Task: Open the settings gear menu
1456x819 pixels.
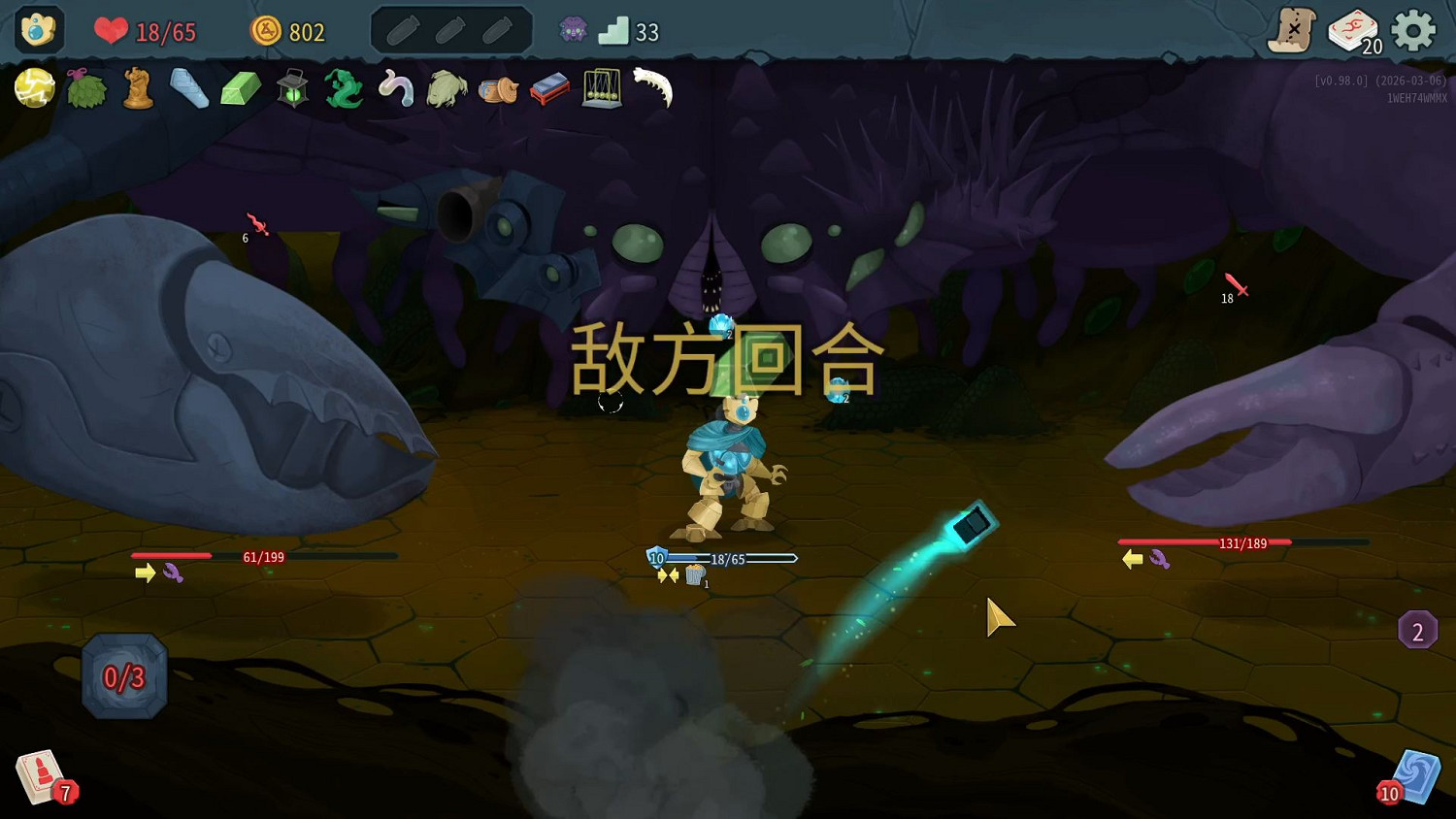Action: click(1415, 30)
